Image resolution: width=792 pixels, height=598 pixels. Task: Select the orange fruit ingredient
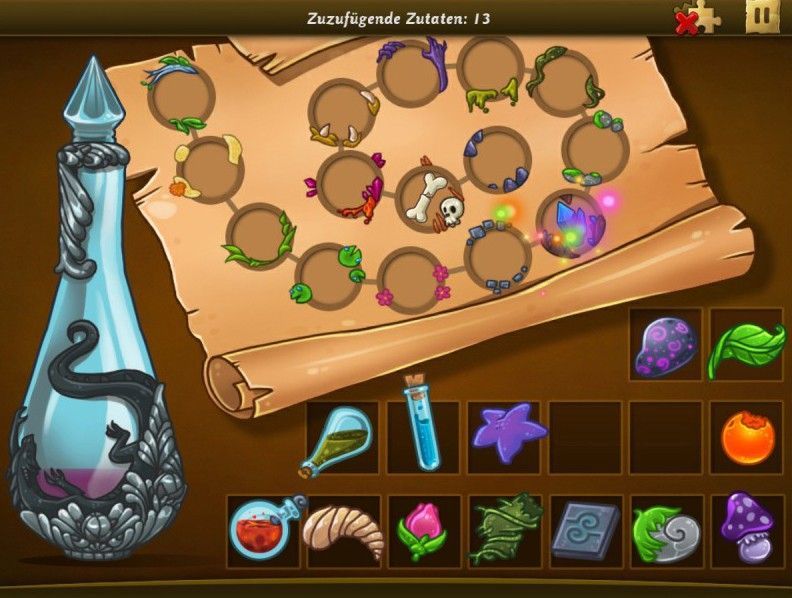point(747,438)
